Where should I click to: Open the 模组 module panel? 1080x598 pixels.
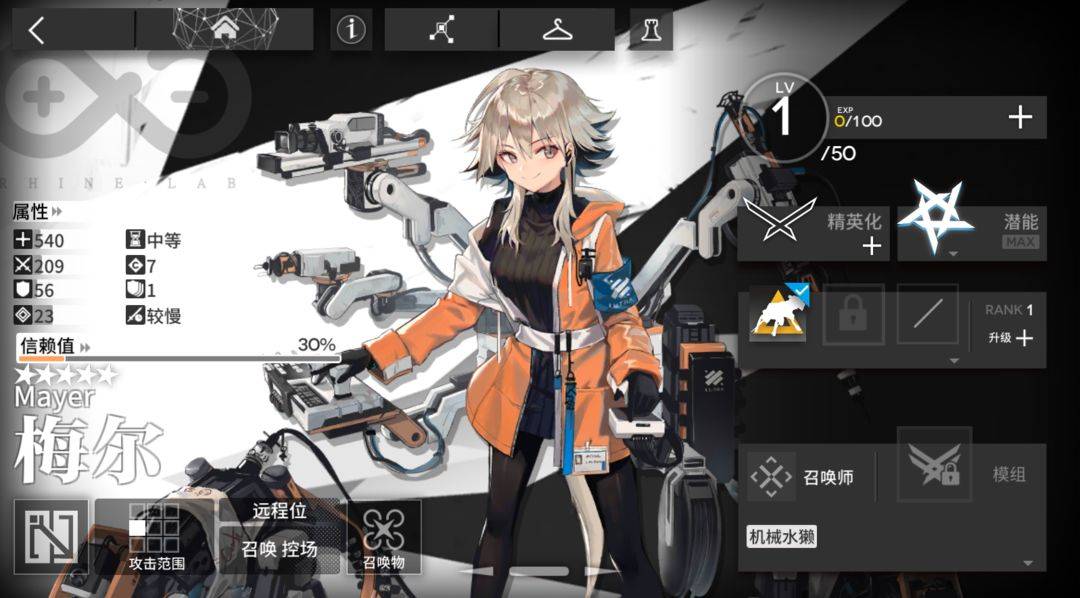(971, 475)
